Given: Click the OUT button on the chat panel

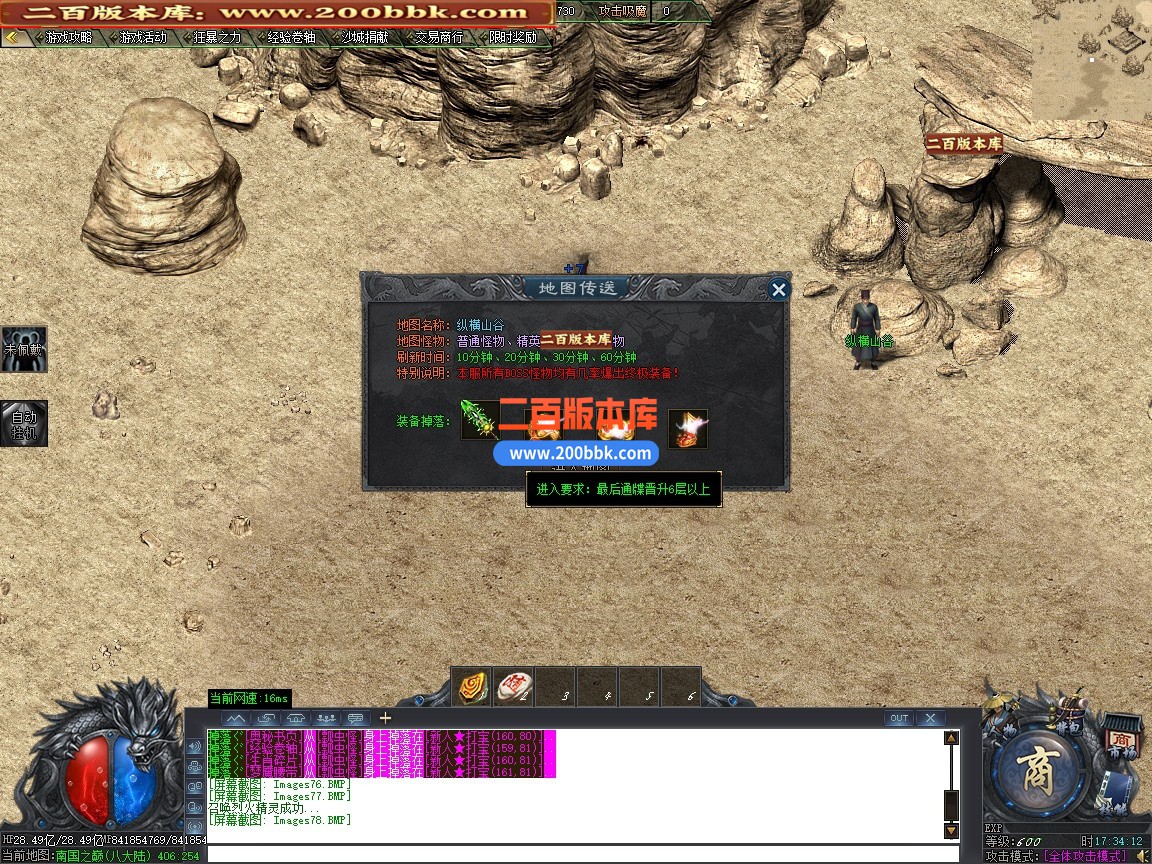Looking at the screenshot, I should 898,718.
